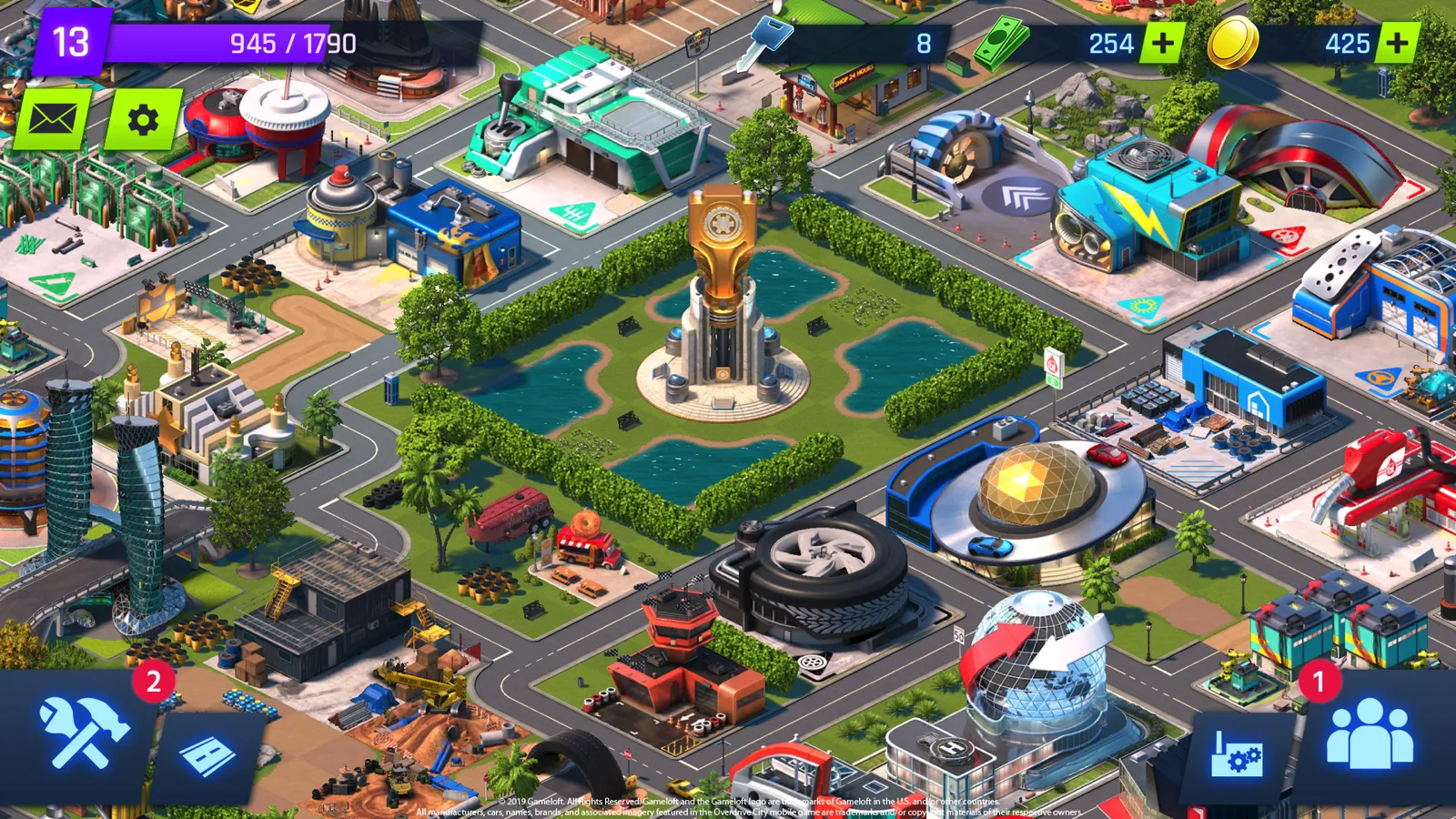The height and width of the screenshot is (819, 1456).
Task: Open the crew members icon
Action: (1370, 733)
